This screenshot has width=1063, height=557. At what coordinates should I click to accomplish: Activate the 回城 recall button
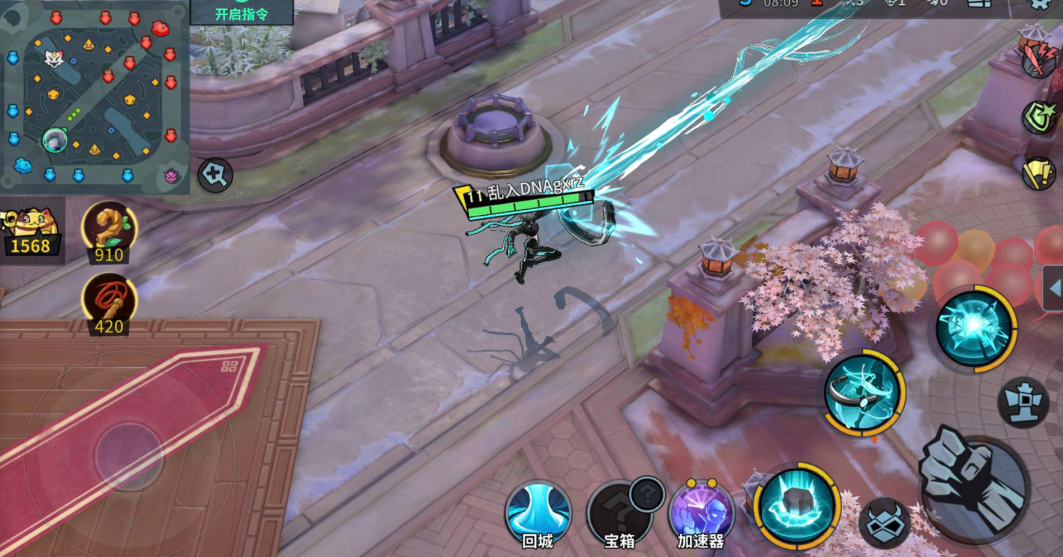pos(538,510)
